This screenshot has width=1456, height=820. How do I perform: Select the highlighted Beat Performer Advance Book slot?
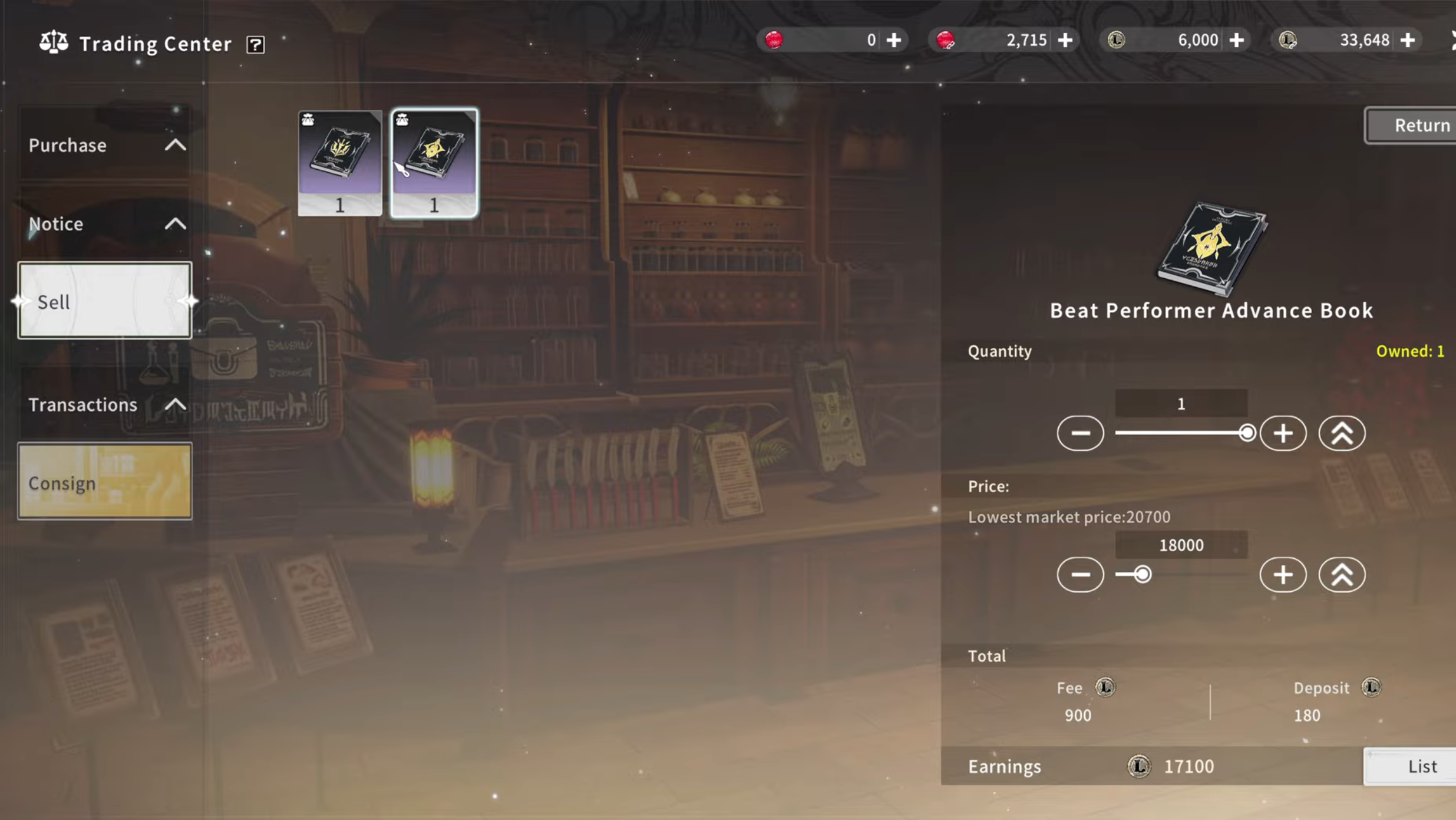[x=434, y=162]
